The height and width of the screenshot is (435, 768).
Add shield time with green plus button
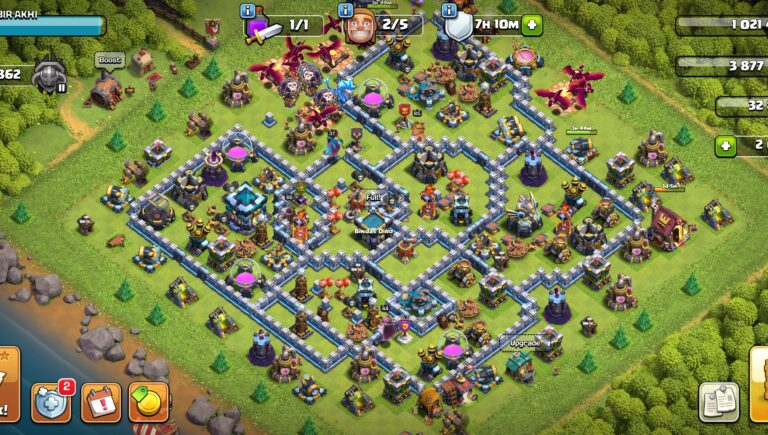(532, 24)
